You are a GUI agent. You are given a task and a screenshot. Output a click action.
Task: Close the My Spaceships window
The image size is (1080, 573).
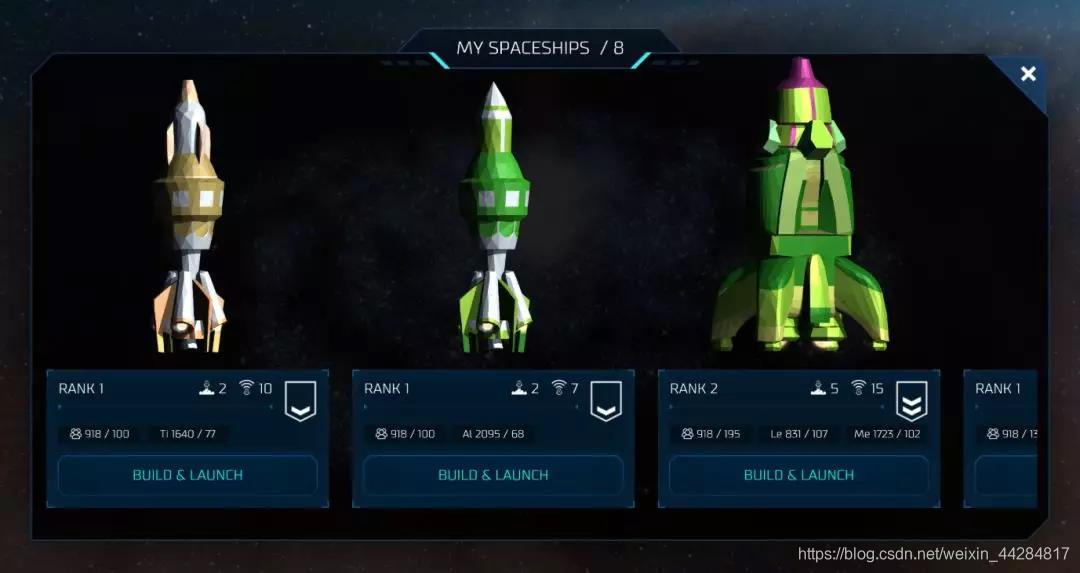[1027, 74]
